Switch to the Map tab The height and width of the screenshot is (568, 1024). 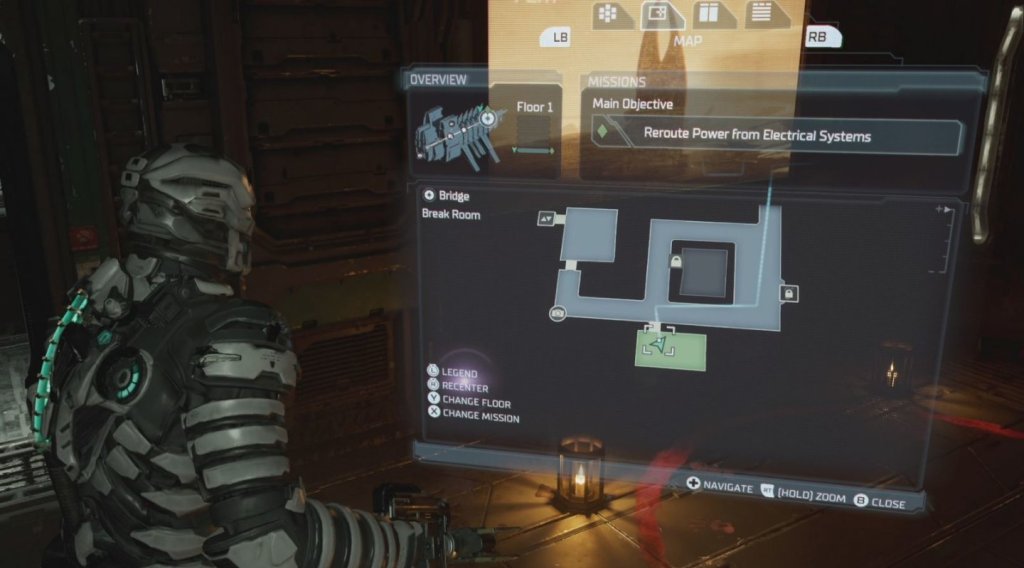(658, 15)
